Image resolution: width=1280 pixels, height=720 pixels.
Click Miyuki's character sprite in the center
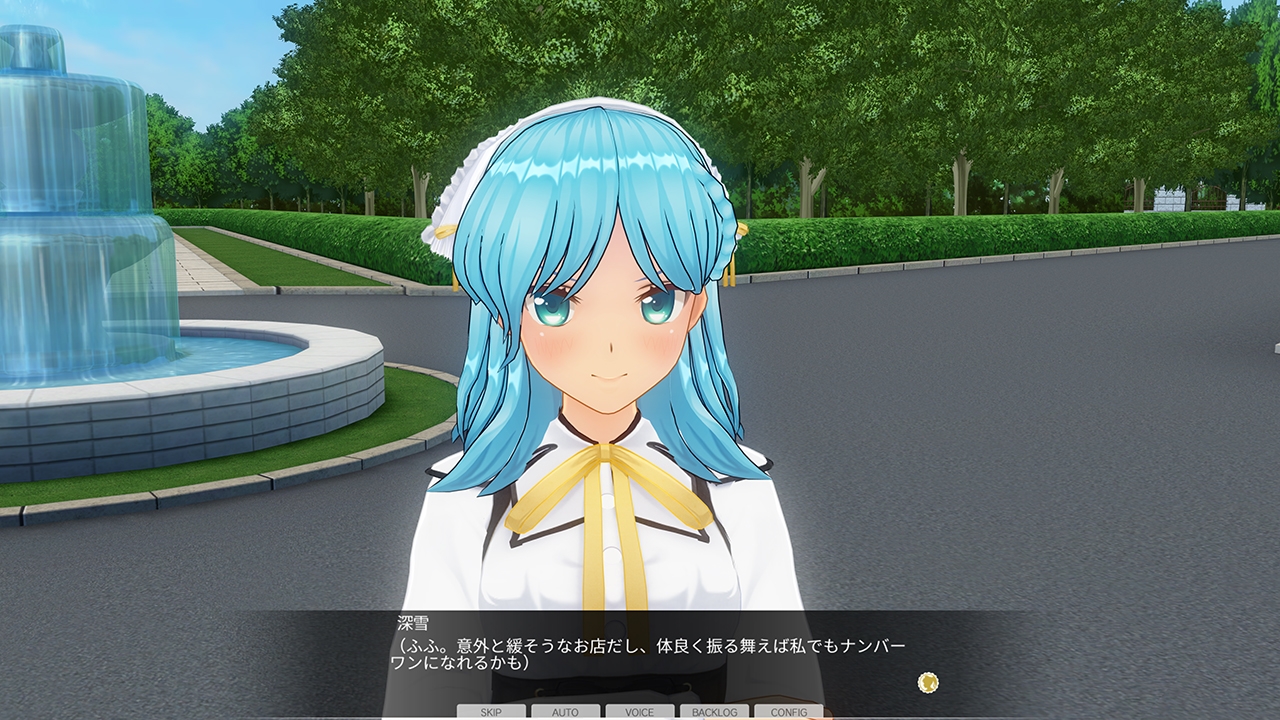click(x=600, y=350)
